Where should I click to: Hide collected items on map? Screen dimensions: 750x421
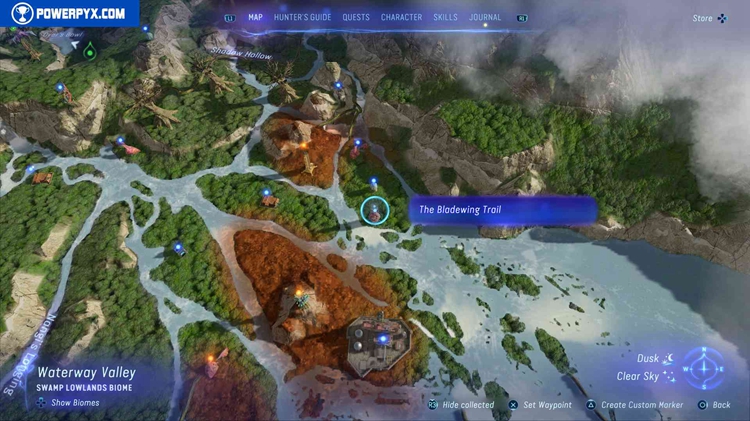coord(461,405)
